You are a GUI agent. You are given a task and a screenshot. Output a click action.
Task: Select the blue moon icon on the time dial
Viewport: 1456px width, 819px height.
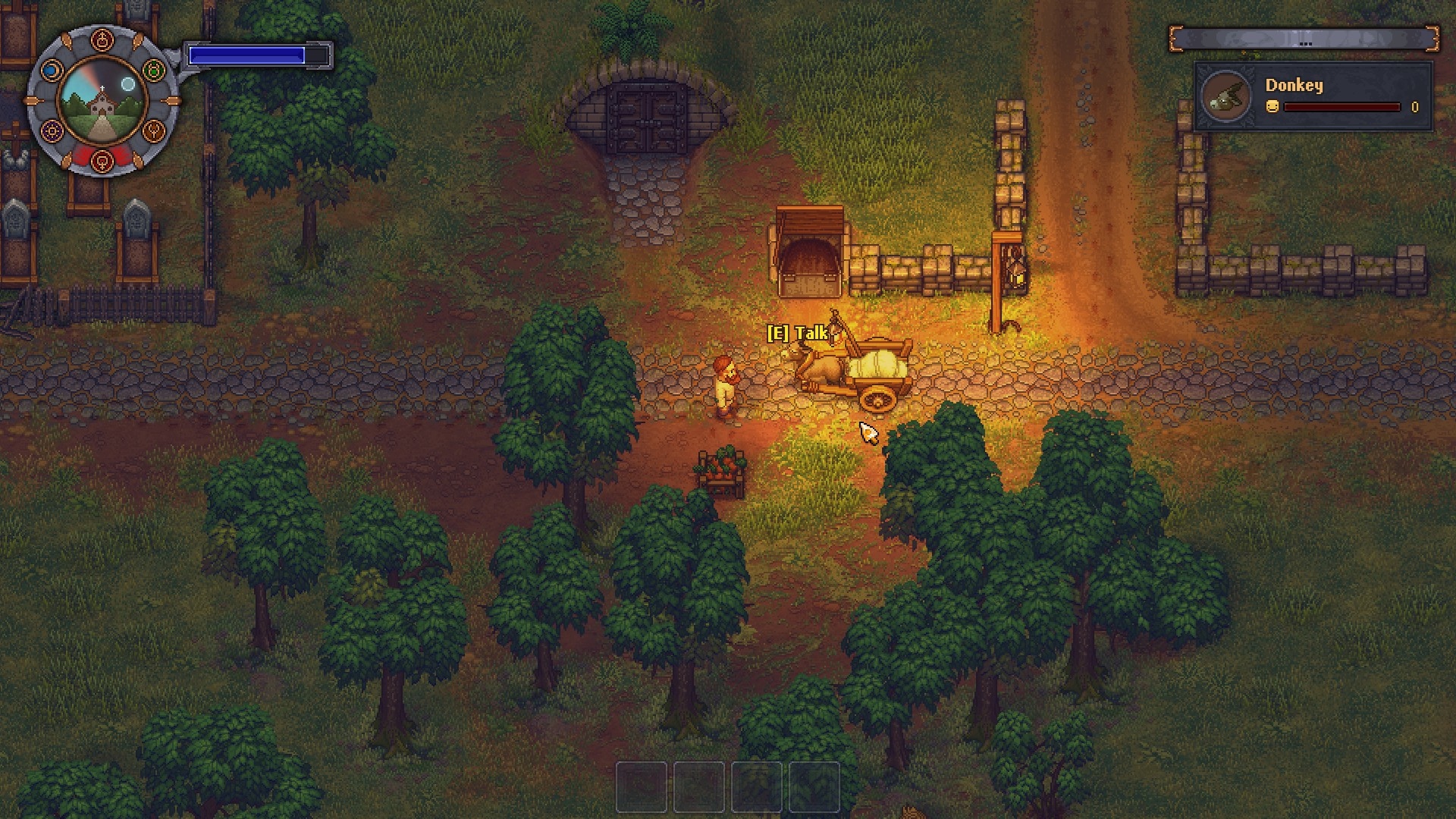coord(52,70)
